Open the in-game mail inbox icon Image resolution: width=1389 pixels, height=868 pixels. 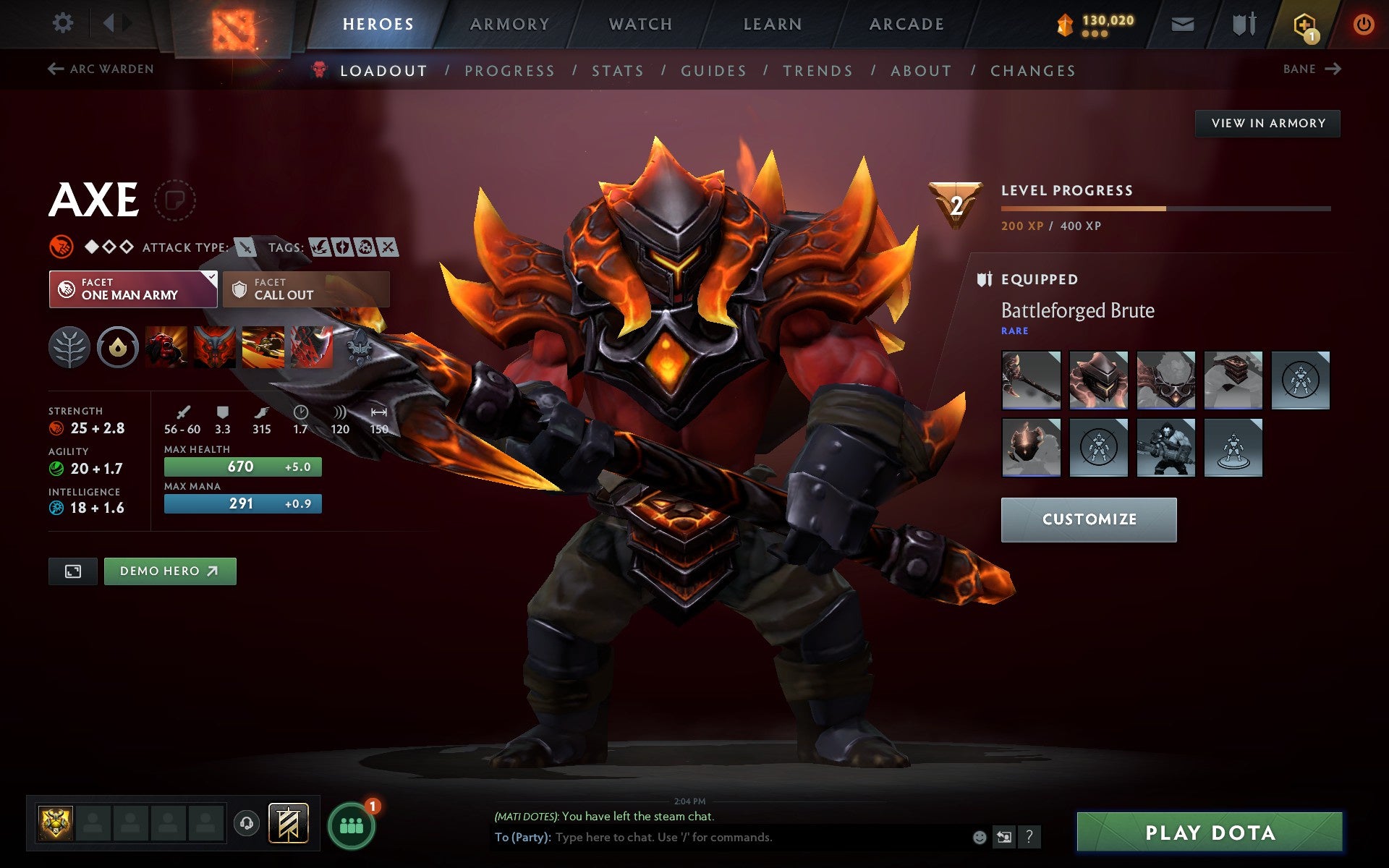[x=1182, y=23]
